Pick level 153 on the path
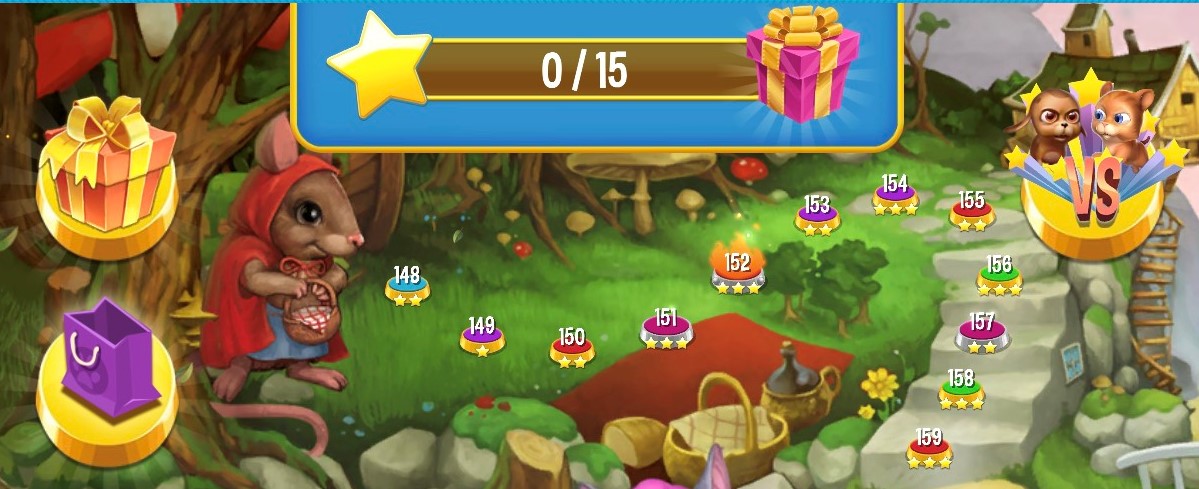1199x489 pixels. 817,215
